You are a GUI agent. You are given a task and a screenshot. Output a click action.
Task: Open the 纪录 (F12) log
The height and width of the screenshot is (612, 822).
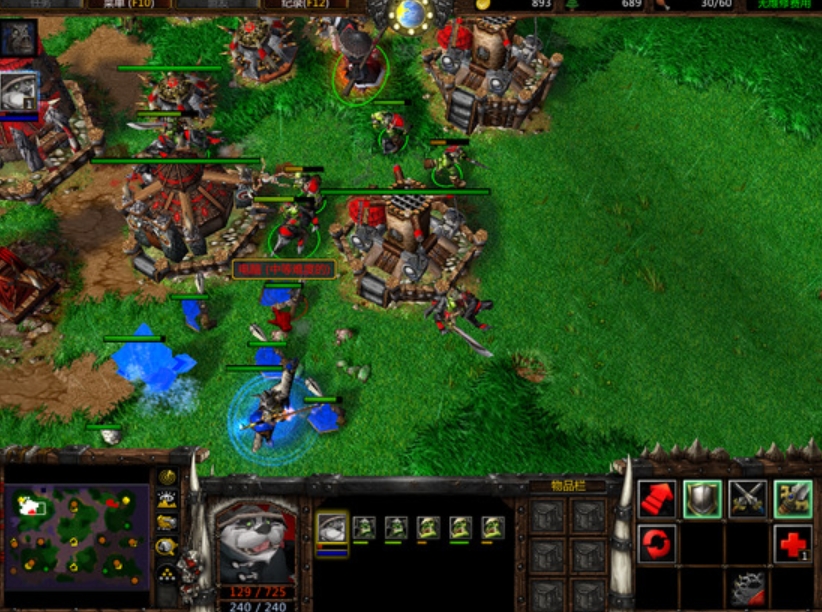(304, 5)
